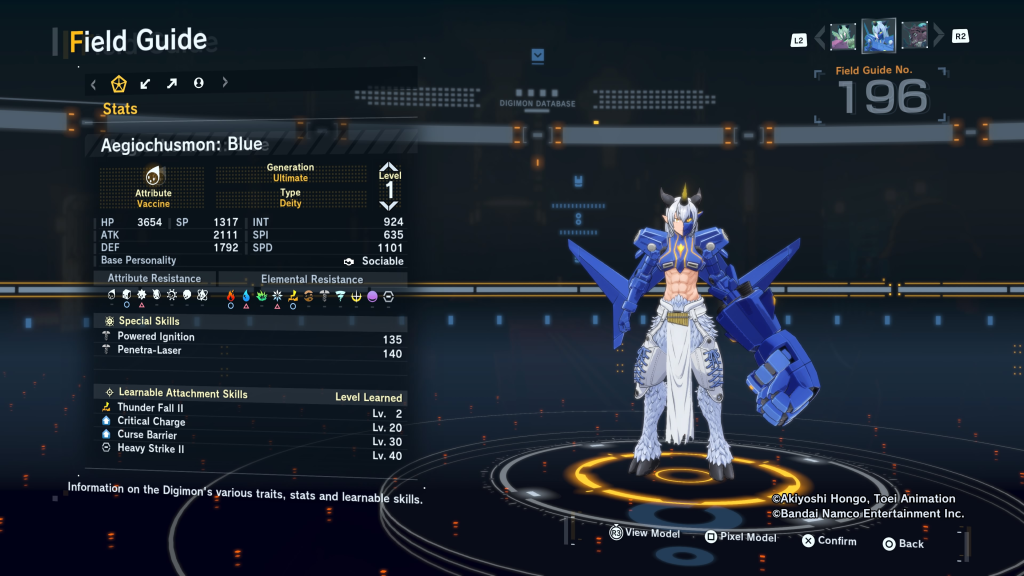Choose the Critical Charge skill row
The height and width of the screenshot is (576, 1024).
[151, 422]
